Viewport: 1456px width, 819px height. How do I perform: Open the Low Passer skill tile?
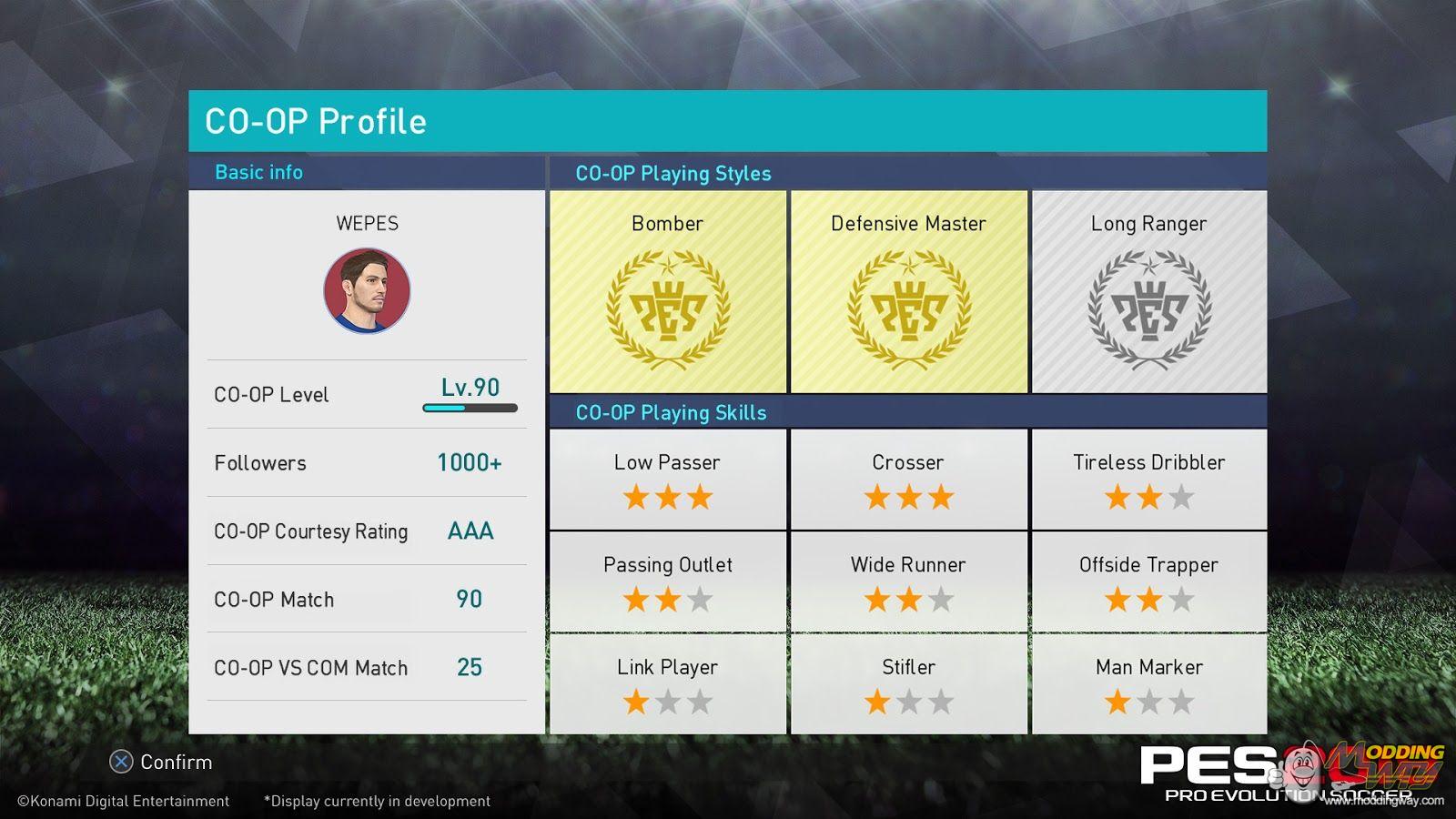tap(668, 480)
